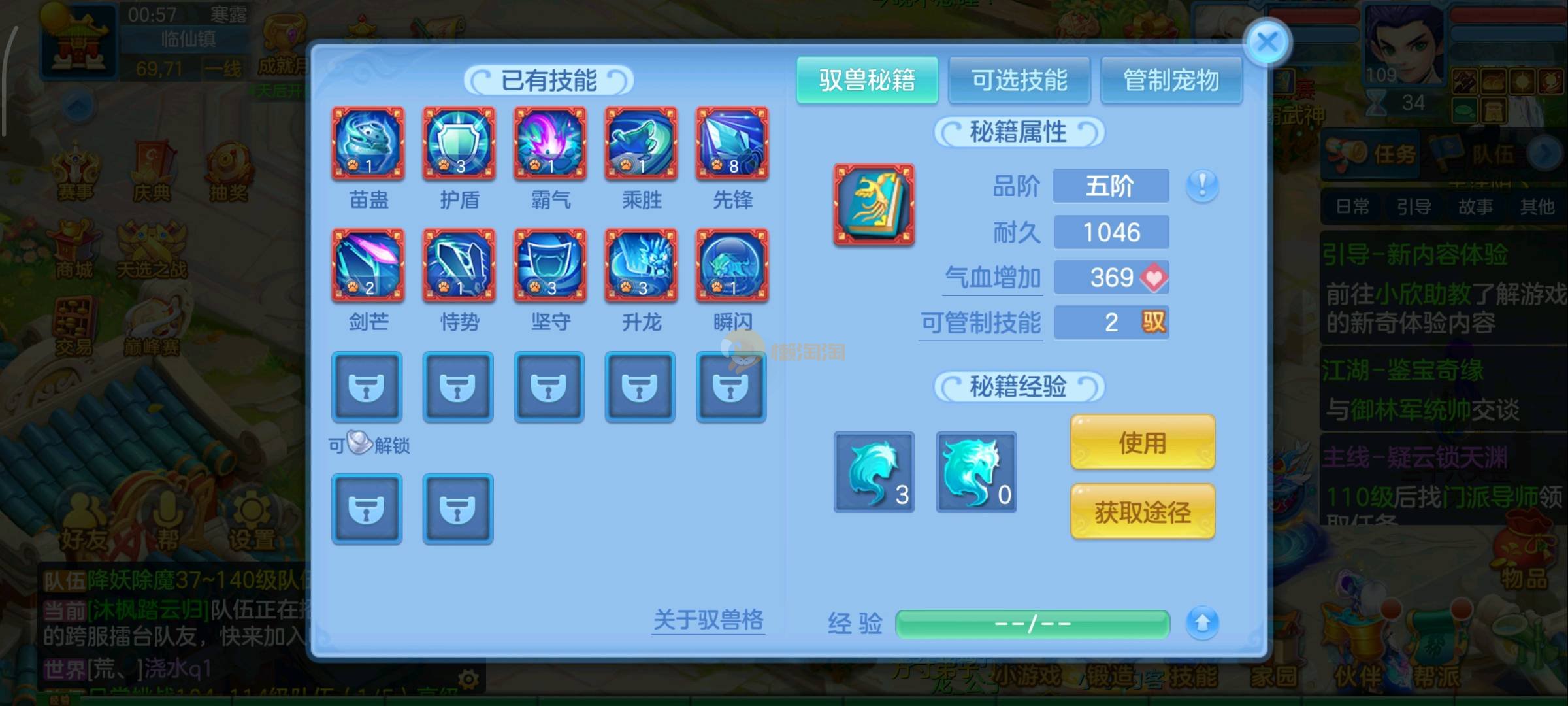This screenshot has height=706, width=1568.
Task: Select the 坚守 skill icon
Action: [x=550, y=265]
